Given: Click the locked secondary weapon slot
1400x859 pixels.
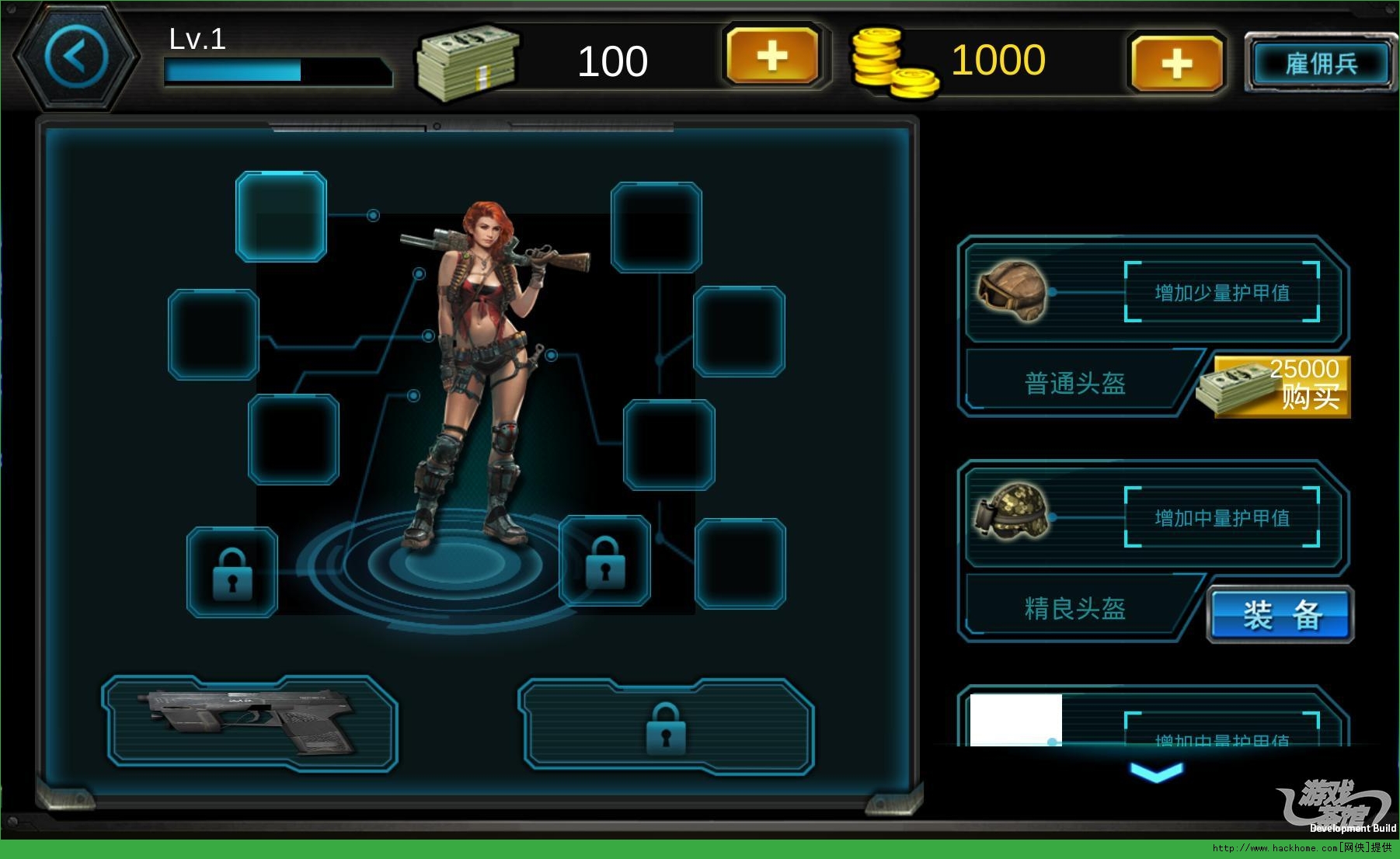Looking at the screenshot, I should coord(666,727).
